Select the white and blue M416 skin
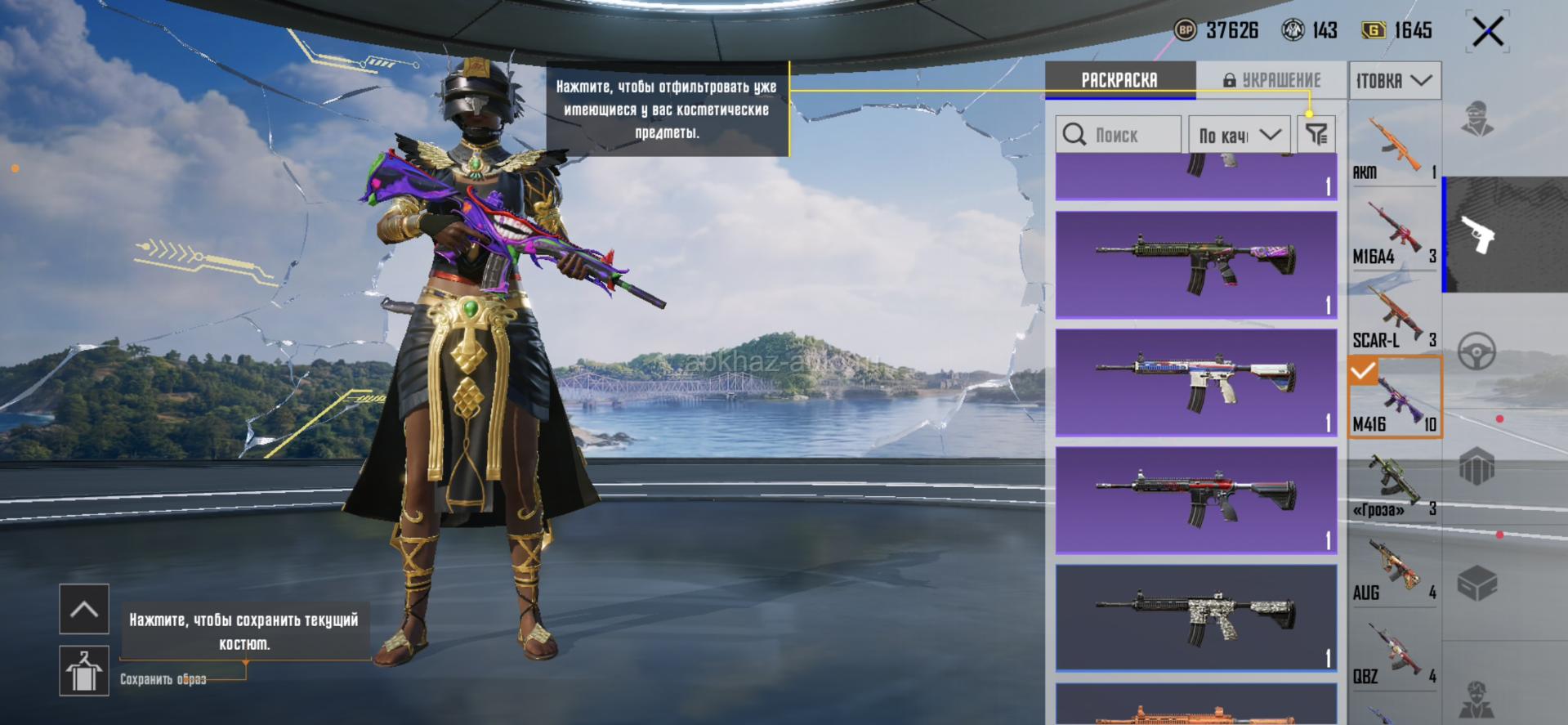1568x725 pixels. tap(1195, 383)
